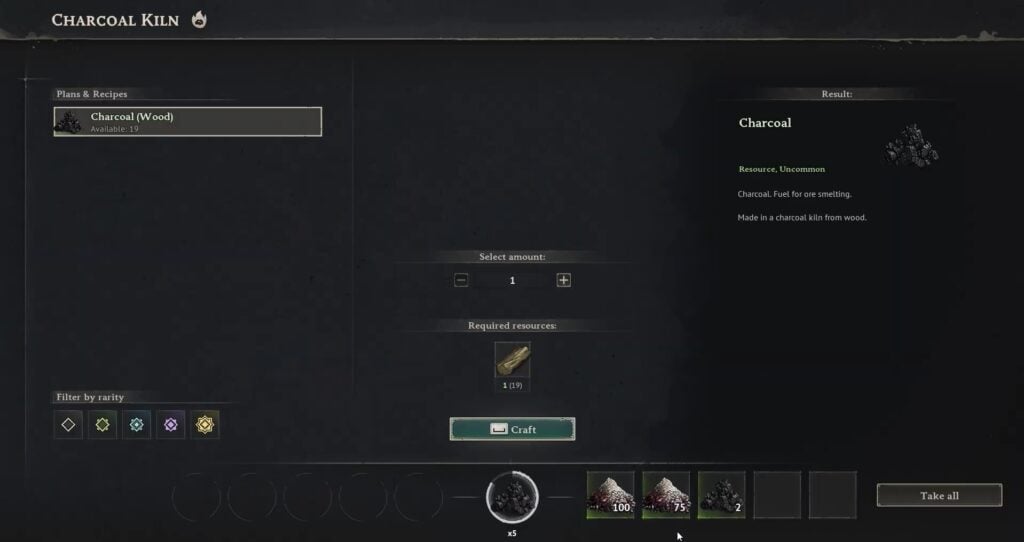Viewport: 1024px width, 542px height.
Task: Take all finished items
Action: 939,495
